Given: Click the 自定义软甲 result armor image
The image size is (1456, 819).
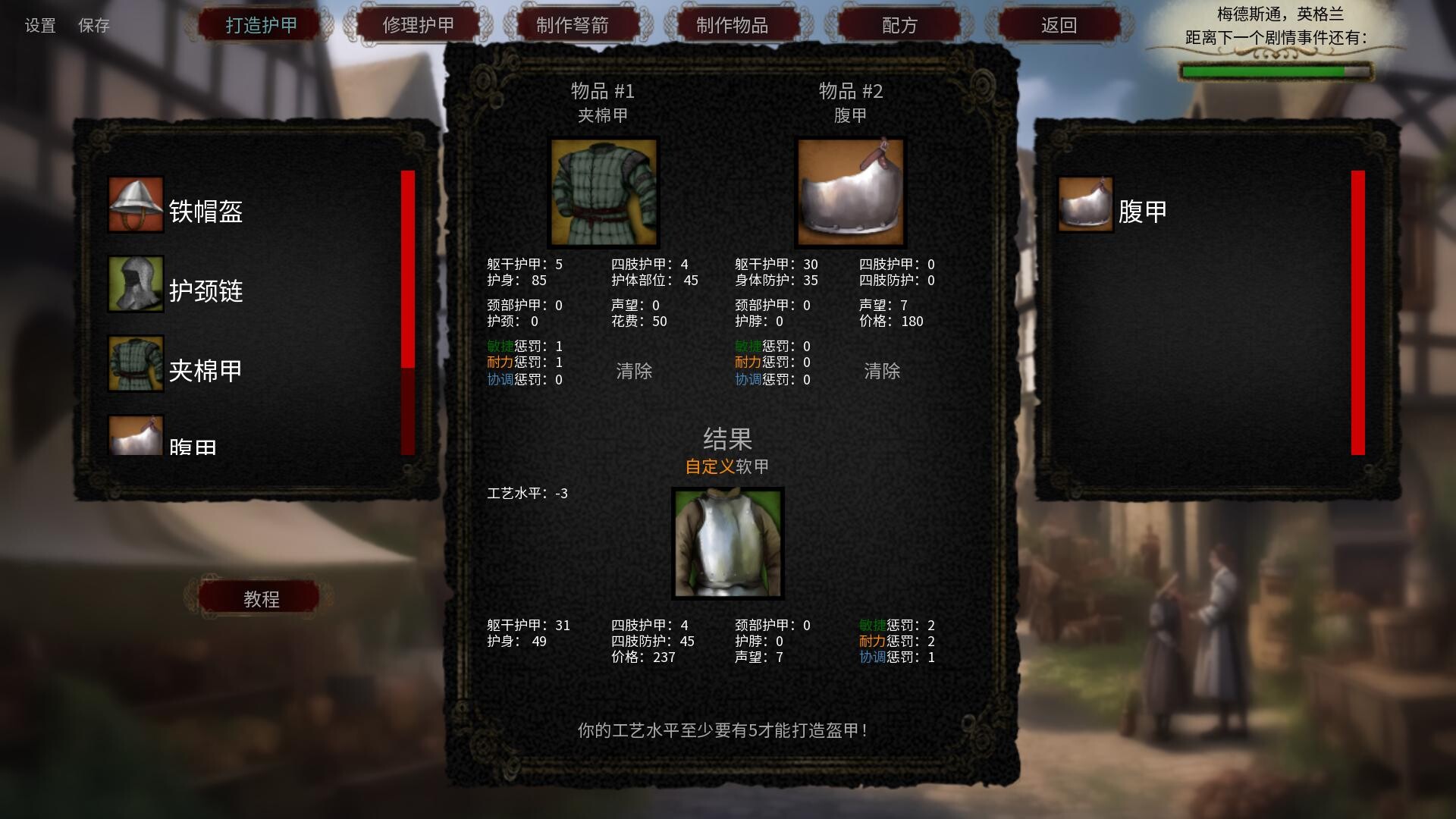Looking at the screenshot, I should [x=727, y=544].
